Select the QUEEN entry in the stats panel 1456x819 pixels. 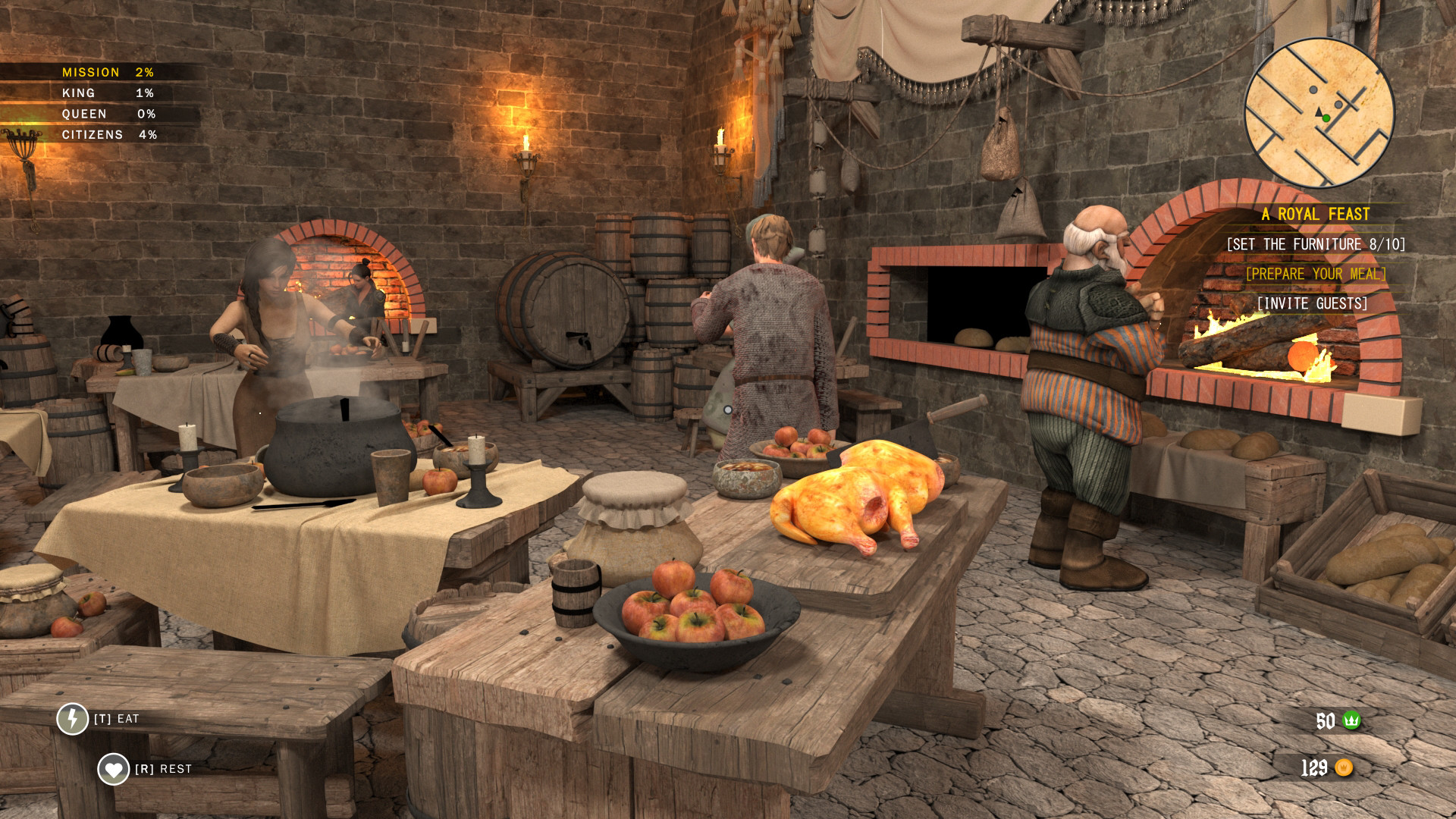click(x=83, y=114)
